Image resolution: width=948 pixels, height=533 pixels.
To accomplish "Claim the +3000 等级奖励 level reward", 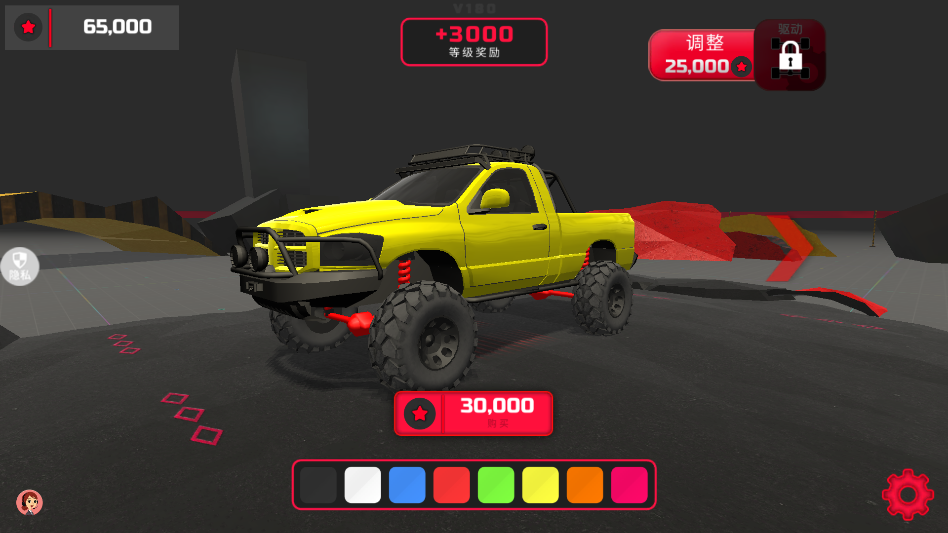I will point(474,42).
